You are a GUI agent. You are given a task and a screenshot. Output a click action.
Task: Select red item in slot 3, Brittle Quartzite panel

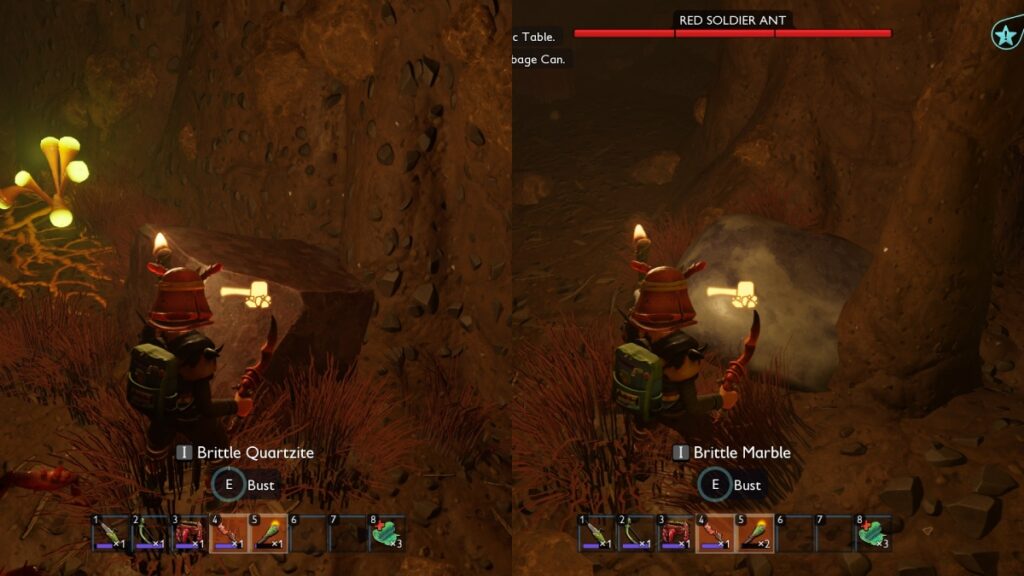190,533
